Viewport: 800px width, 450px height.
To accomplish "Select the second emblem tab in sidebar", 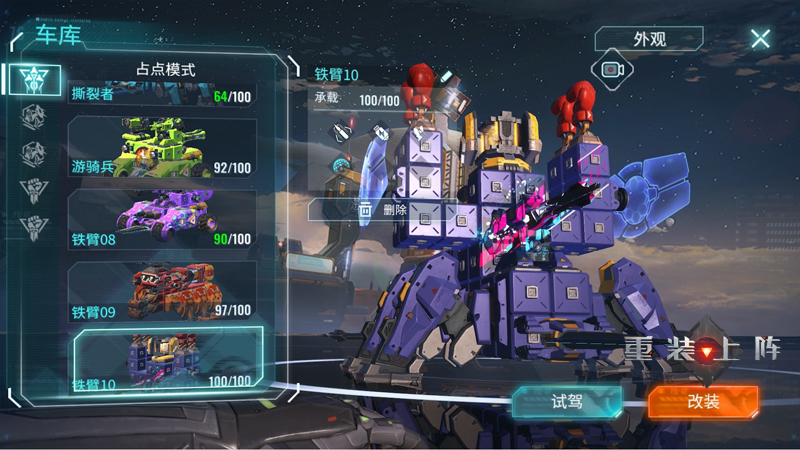I will (34, 115).
